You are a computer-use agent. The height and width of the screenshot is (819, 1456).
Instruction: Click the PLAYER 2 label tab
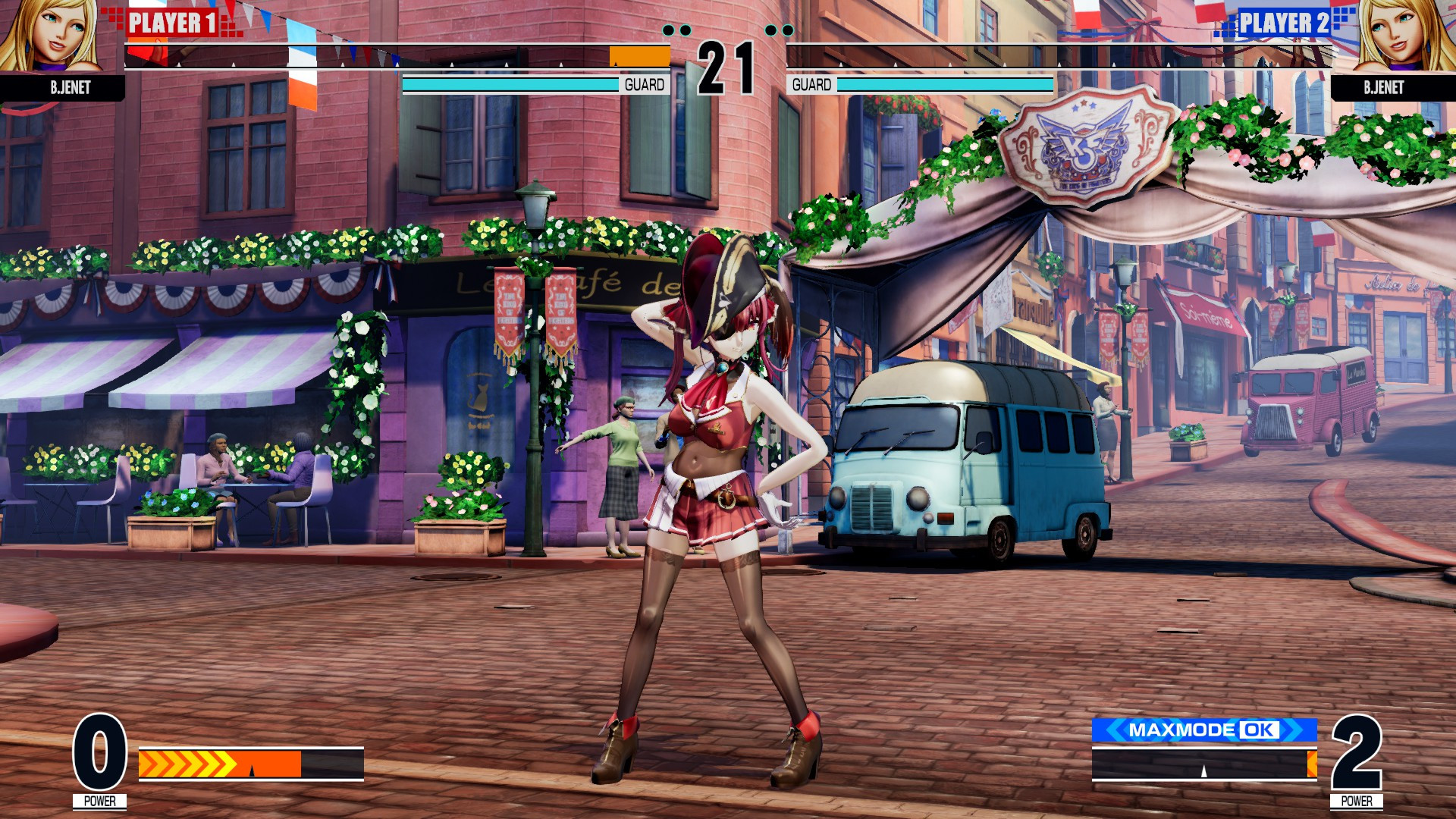pyautogui.click(x=1285, y=23)
